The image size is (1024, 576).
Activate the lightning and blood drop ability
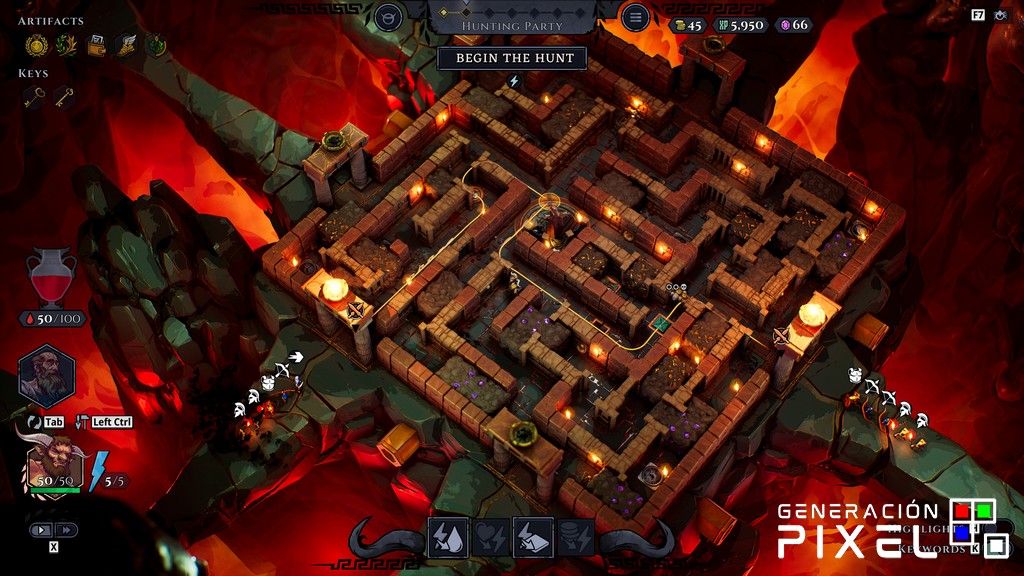pyautogui.click(x=447, y=537)
